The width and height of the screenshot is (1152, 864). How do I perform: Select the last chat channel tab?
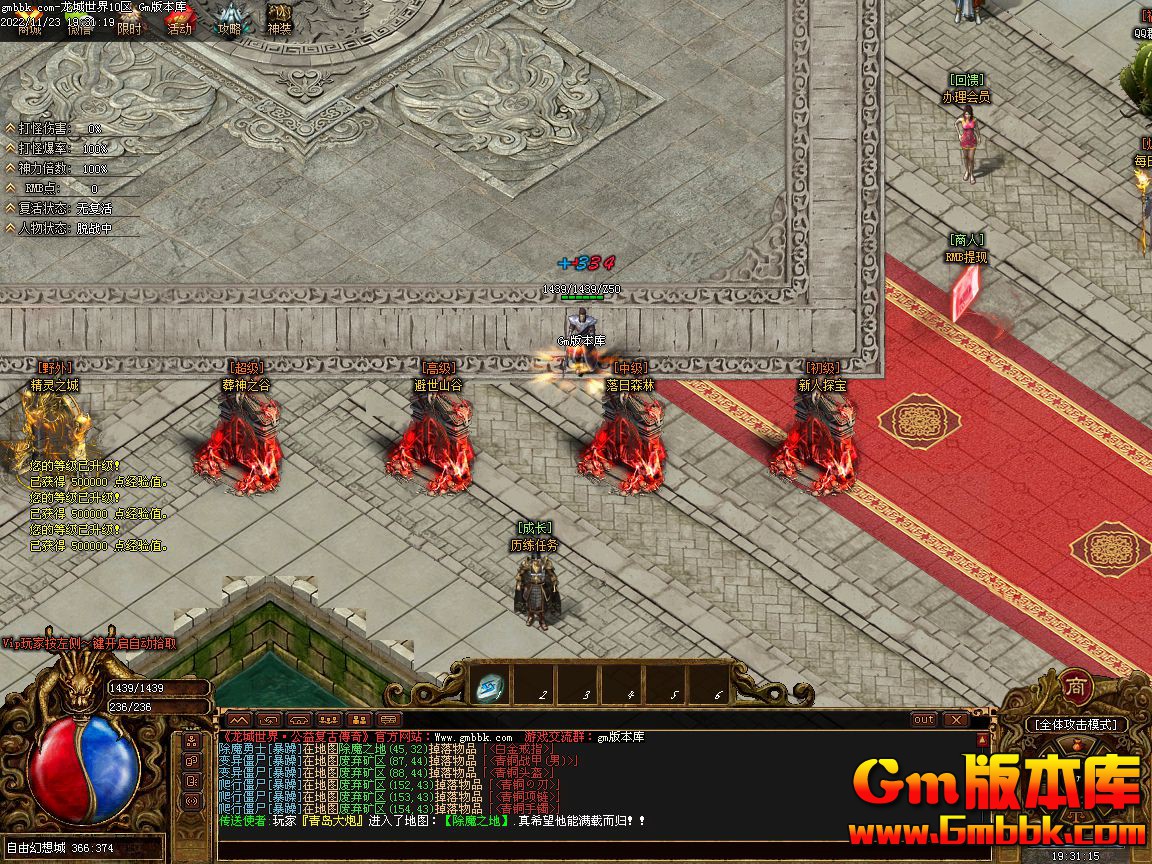[389, 719]
